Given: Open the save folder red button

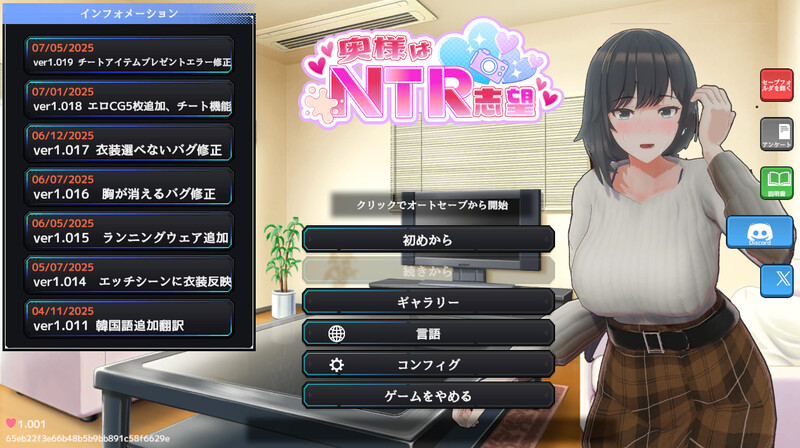Looking at the screenshot, I should 776,87.
